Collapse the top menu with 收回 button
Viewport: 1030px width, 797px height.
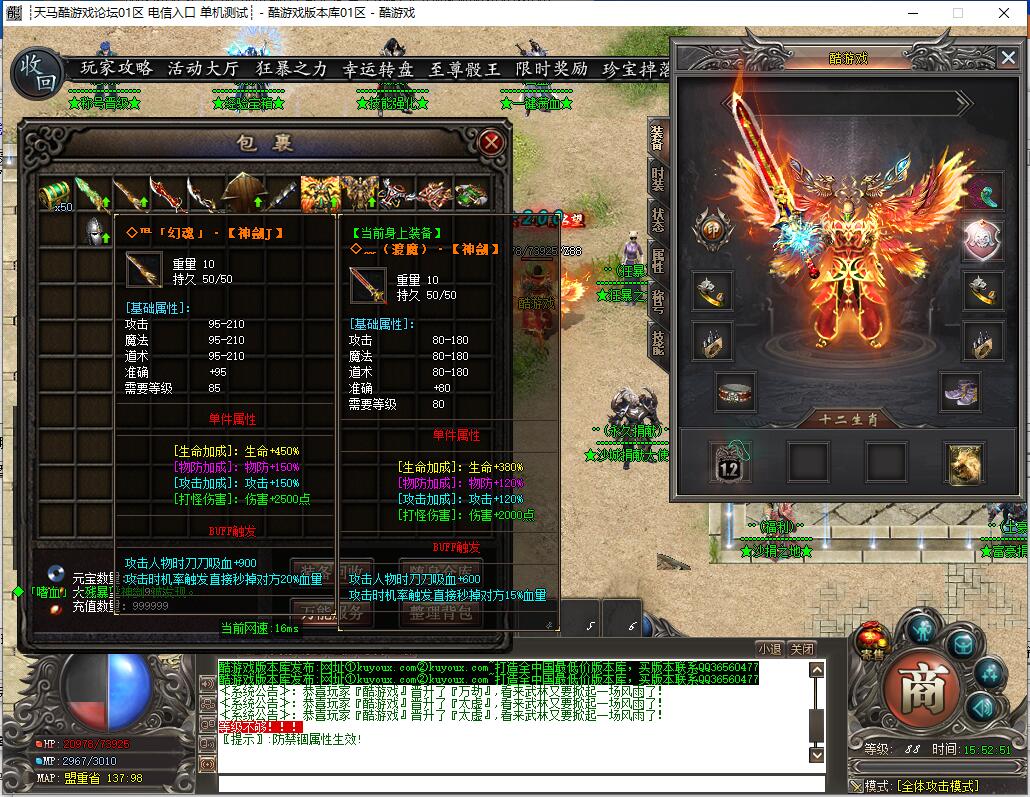click(x=37, y=72)
